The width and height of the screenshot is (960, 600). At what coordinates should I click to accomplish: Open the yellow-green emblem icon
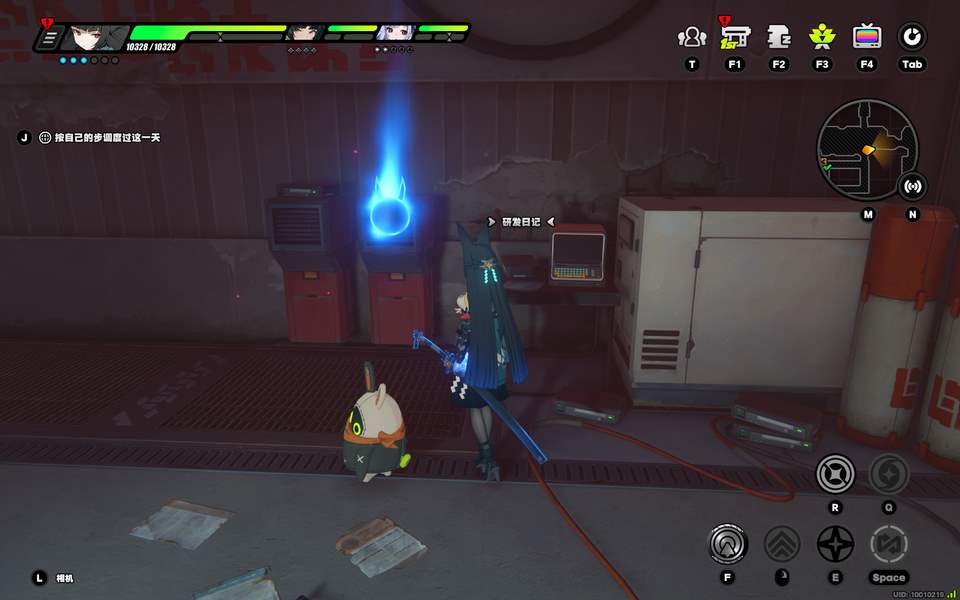(822, 37)
